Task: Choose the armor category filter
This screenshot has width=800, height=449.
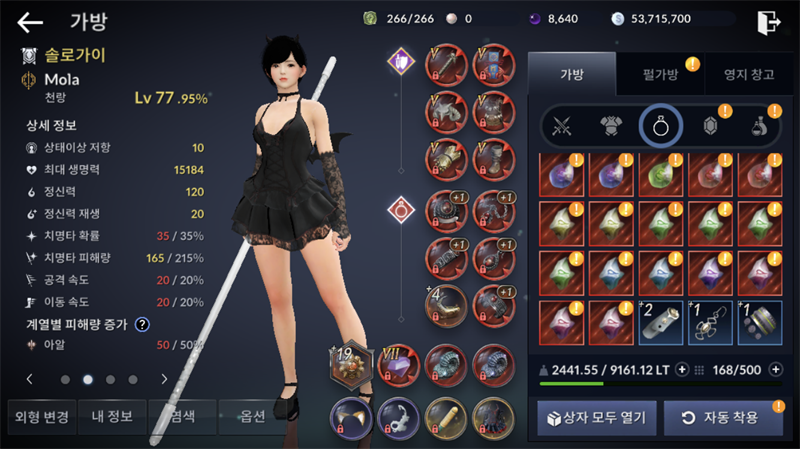Action: coord(610,126)
